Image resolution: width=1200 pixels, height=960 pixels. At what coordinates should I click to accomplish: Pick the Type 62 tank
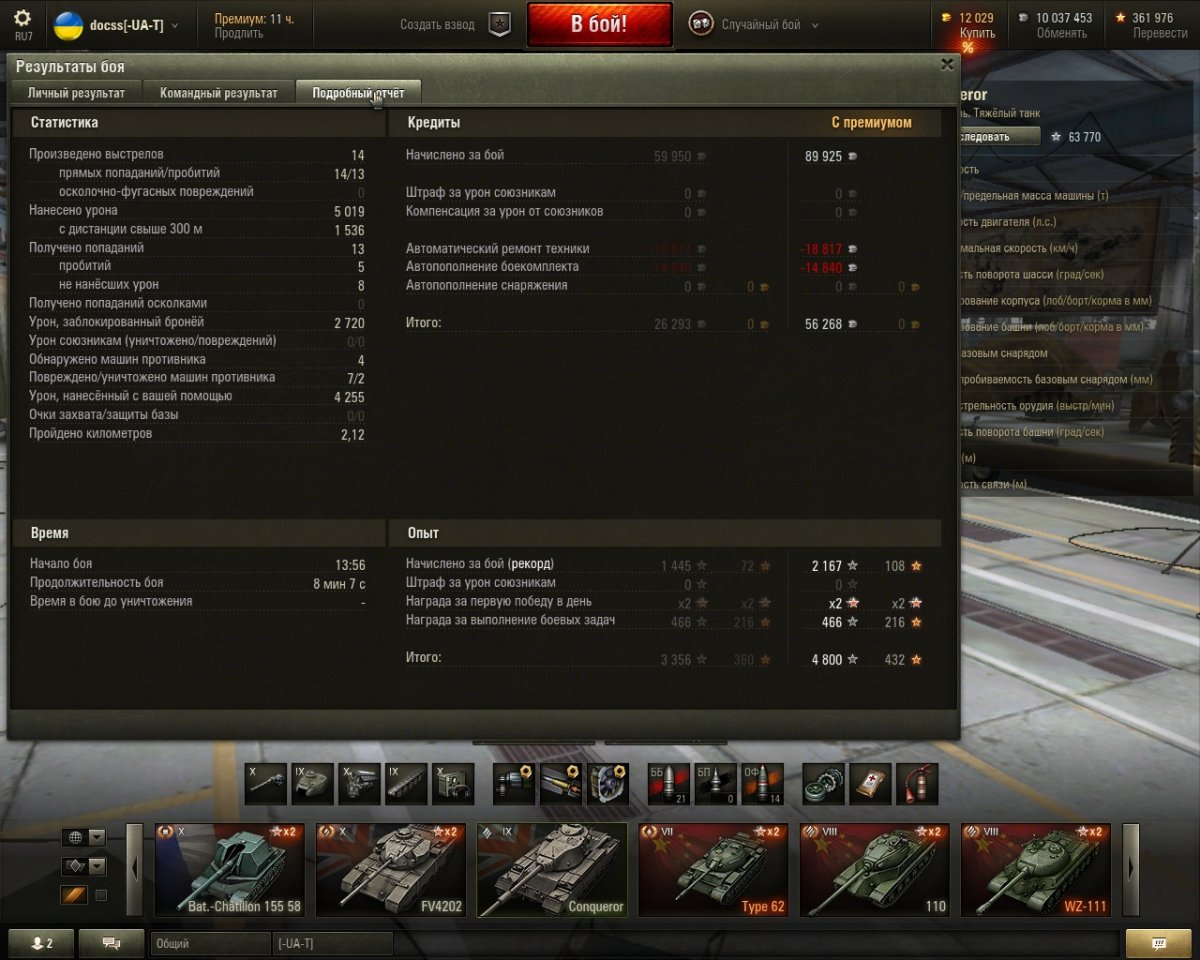pos(713,869)
